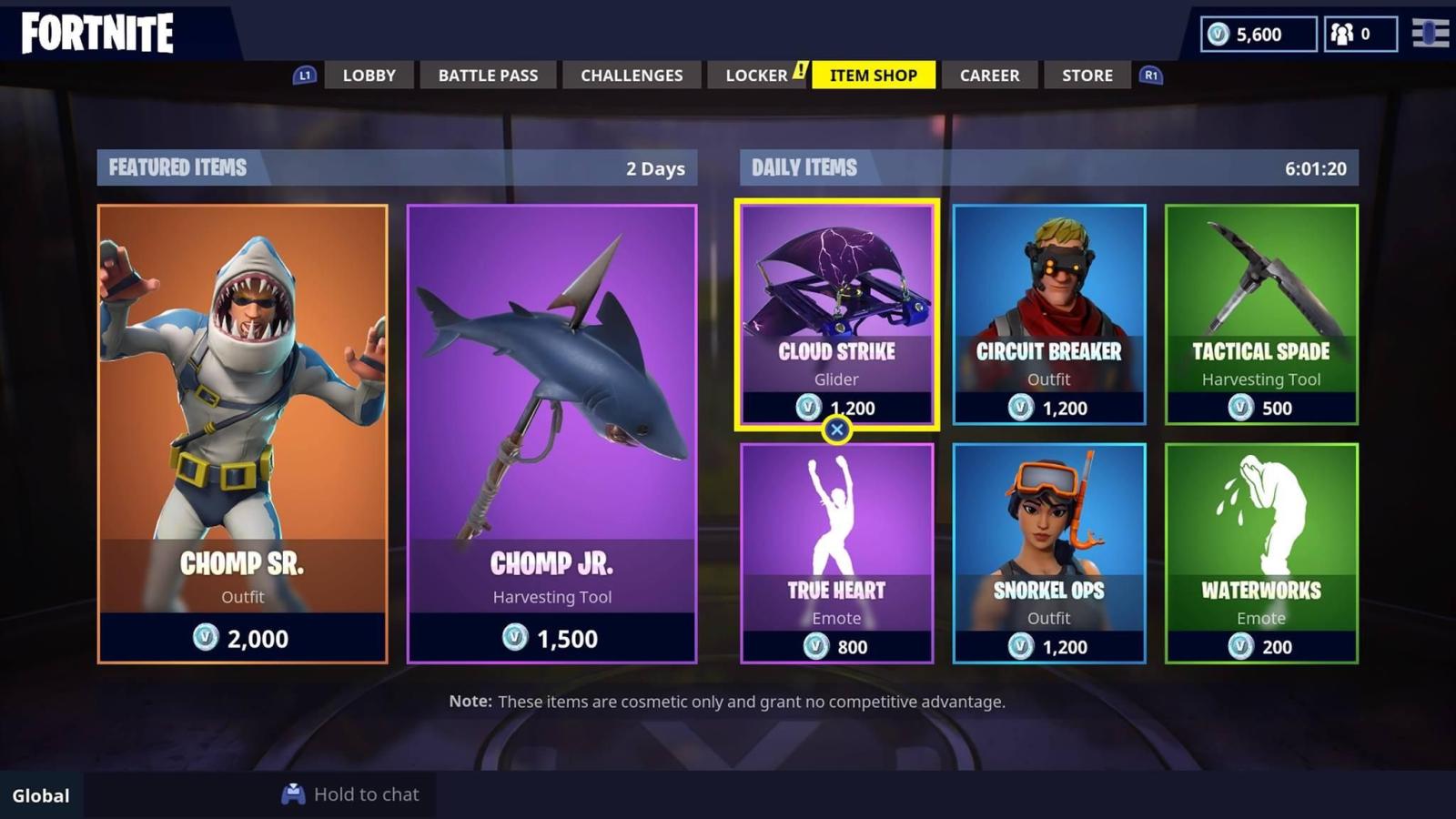Deselect Cloud Strike using the X button
The width and height of the screenshot is (1456, 819).
[836, 430]
